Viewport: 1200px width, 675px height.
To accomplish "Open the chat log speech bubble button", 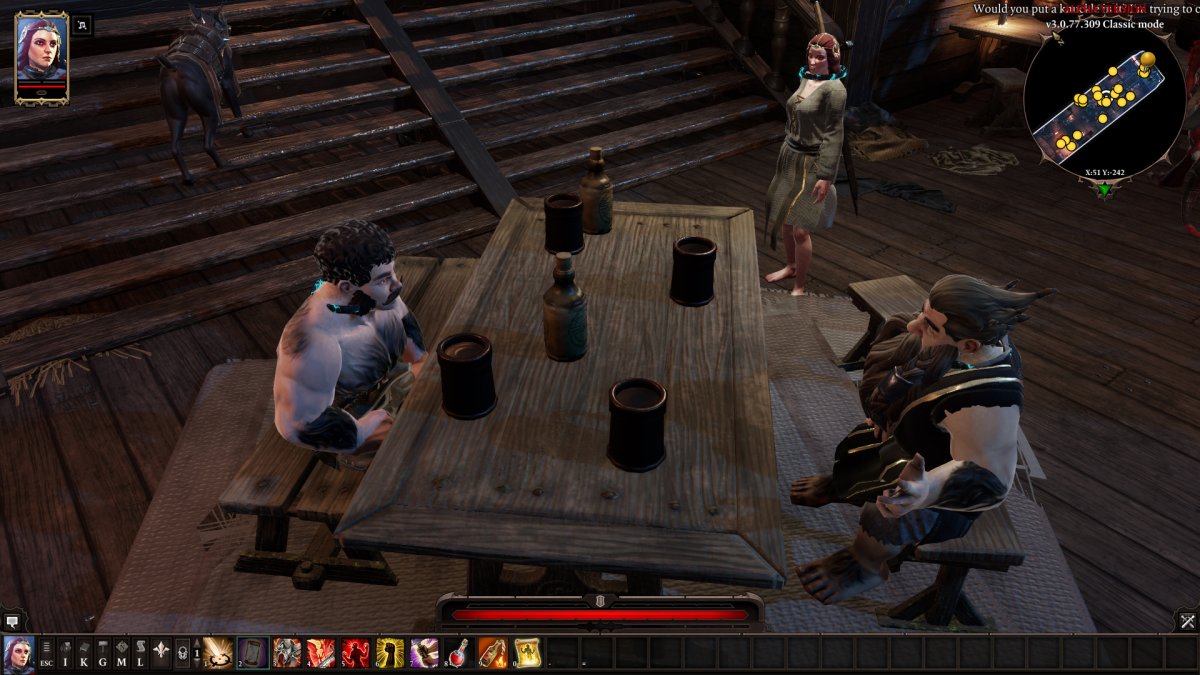I will (11, 620).
